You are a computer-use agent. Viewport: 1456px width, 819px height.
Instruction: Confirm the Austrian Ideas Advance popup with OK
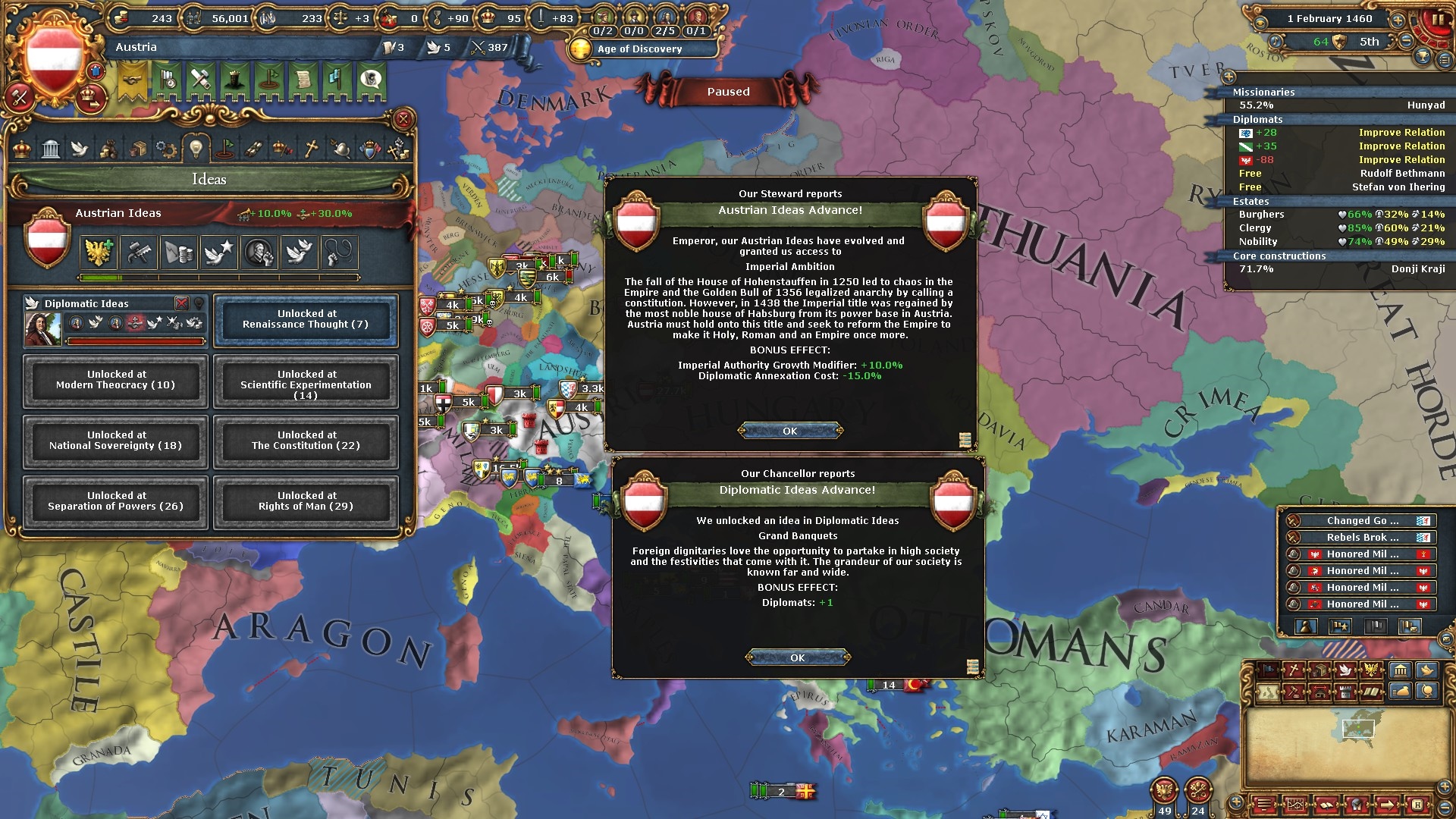tap(790, 431)
